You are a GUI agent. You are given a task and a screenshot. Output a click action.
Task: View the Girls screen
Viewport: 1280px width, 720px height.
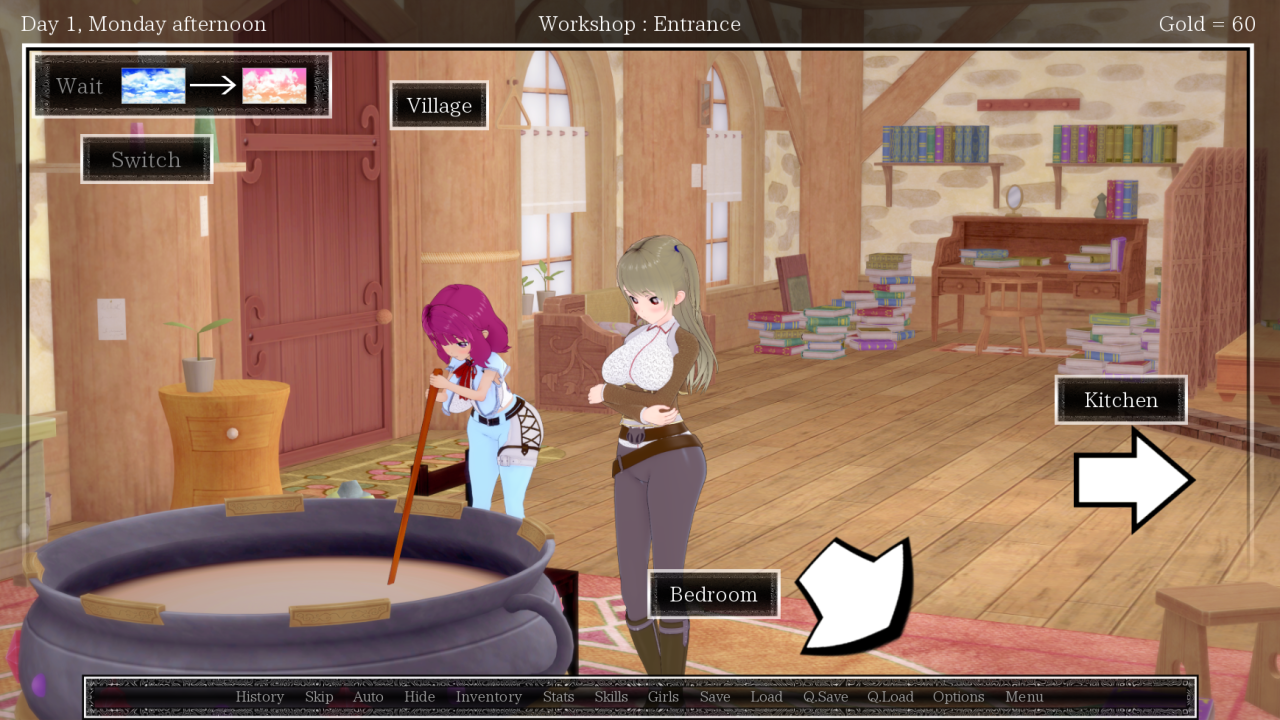(663, 697)
